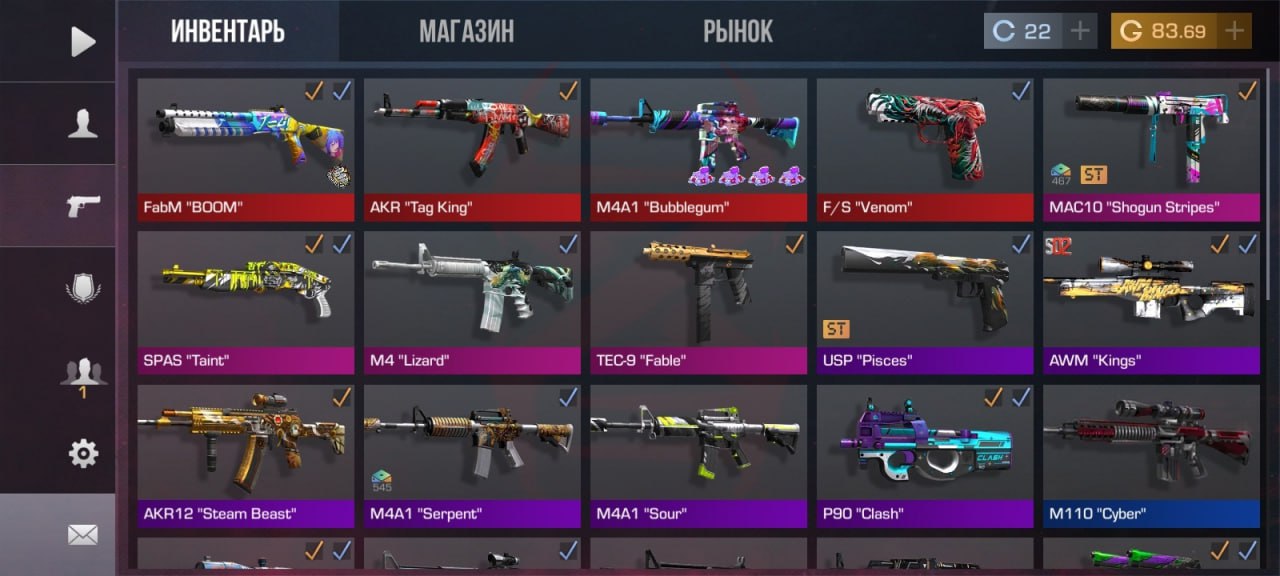1280x576 pixels.
Task: Open the shield rank icon
Action: click(83, 289)
